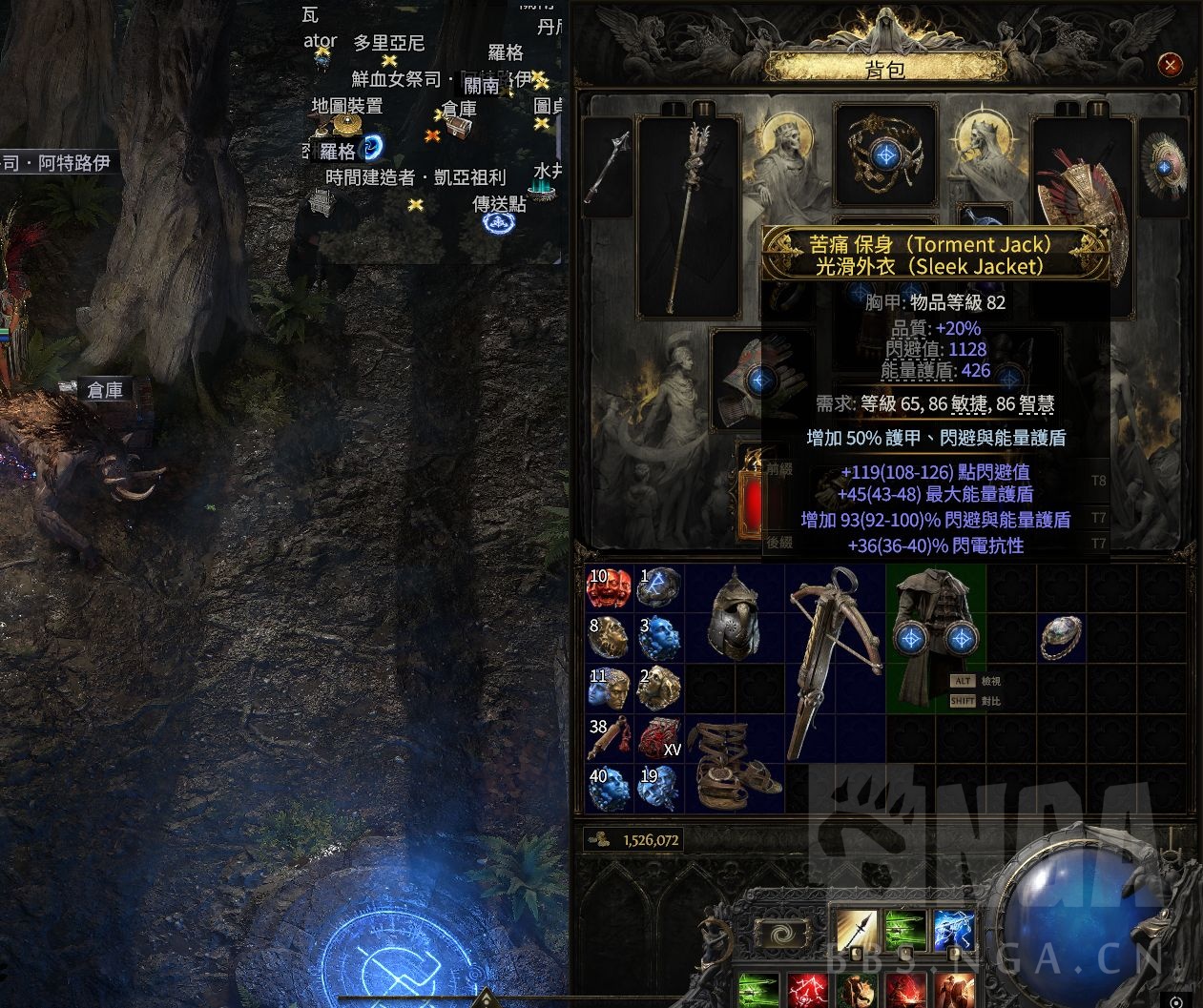Close the 背包 inventory panel
This screenshot has width=1203, height=1008.
pyautogui.click(x=1170, y=65)
